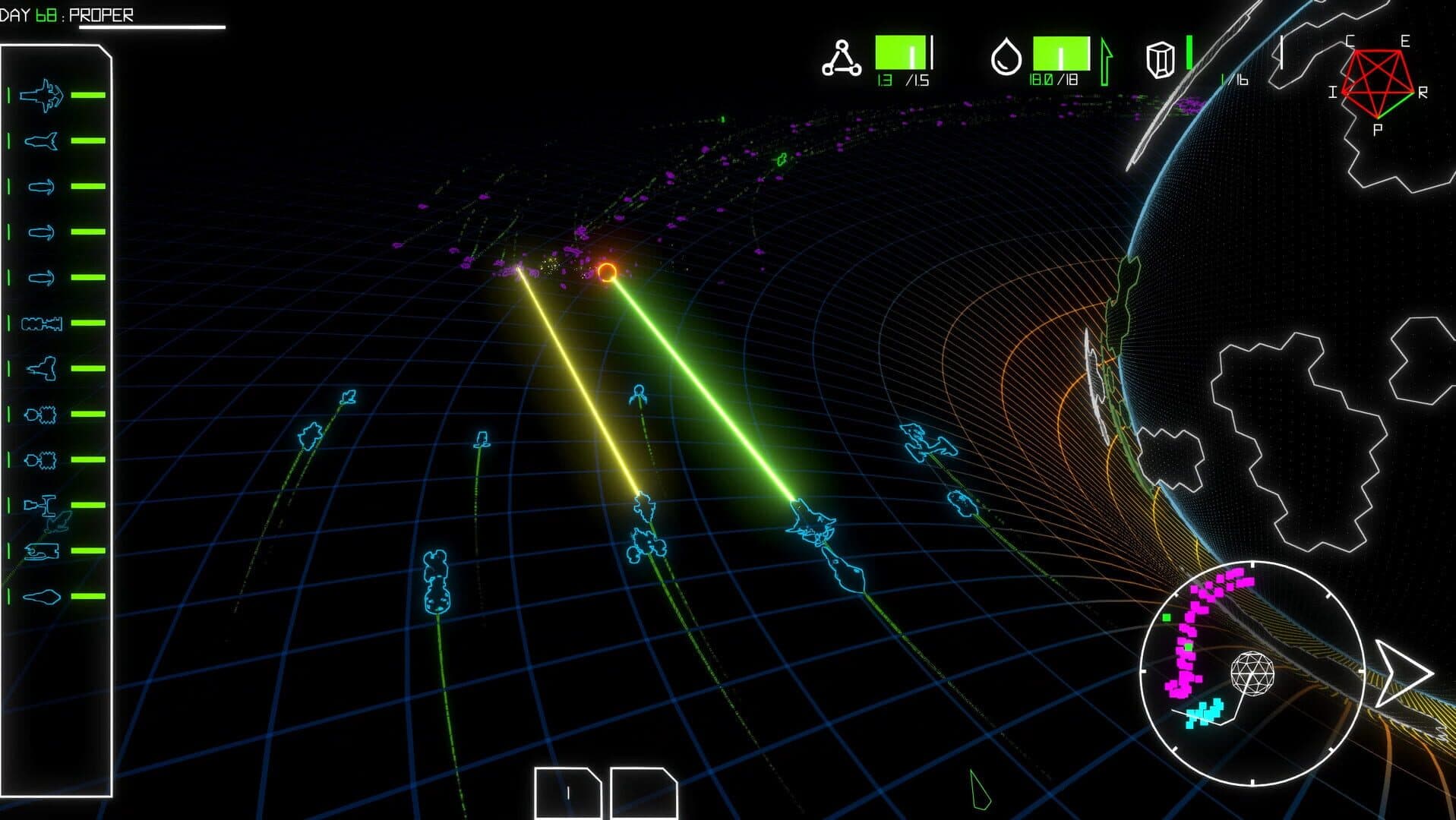Image resolution: width=1456 pixels, height=820 pixels.
Task: Click the triangle network resource icon
Action: point(842,59)
